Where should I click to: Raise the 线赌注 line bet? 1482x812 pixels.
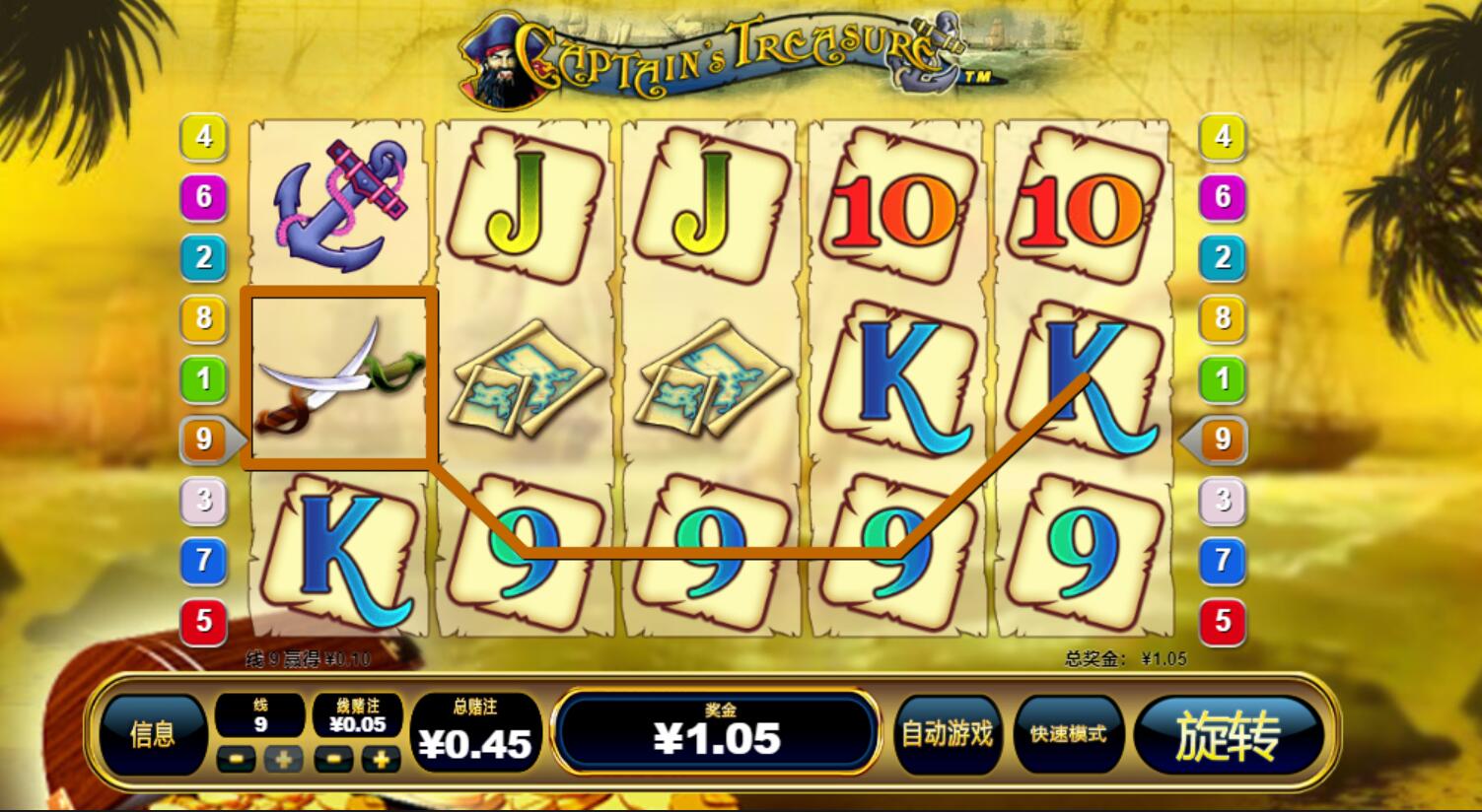[x=381, y=759]
